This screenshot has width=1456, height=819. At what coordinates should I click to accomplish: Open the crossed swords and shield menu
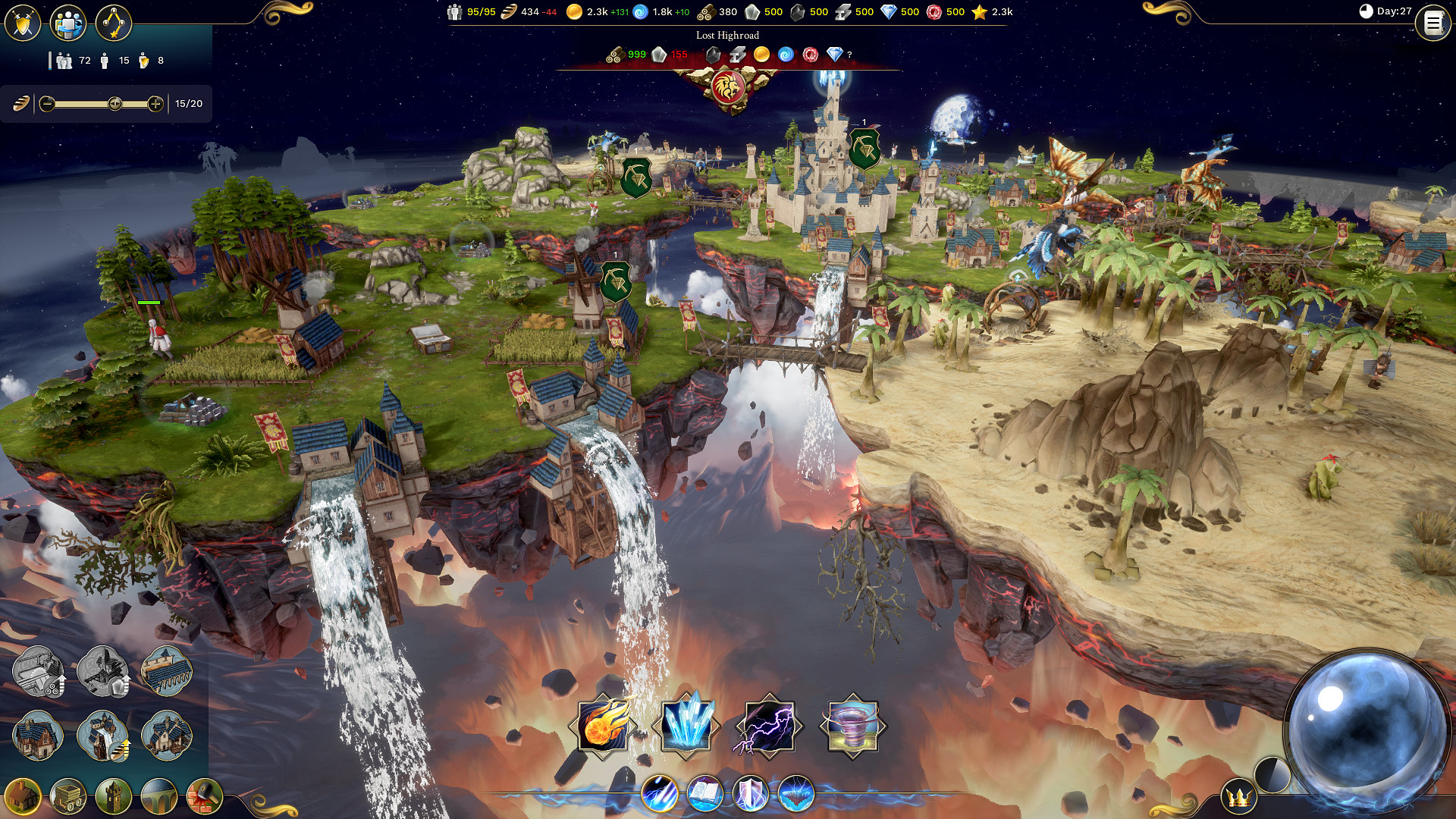pyautogui.click(x=23, y=23)
